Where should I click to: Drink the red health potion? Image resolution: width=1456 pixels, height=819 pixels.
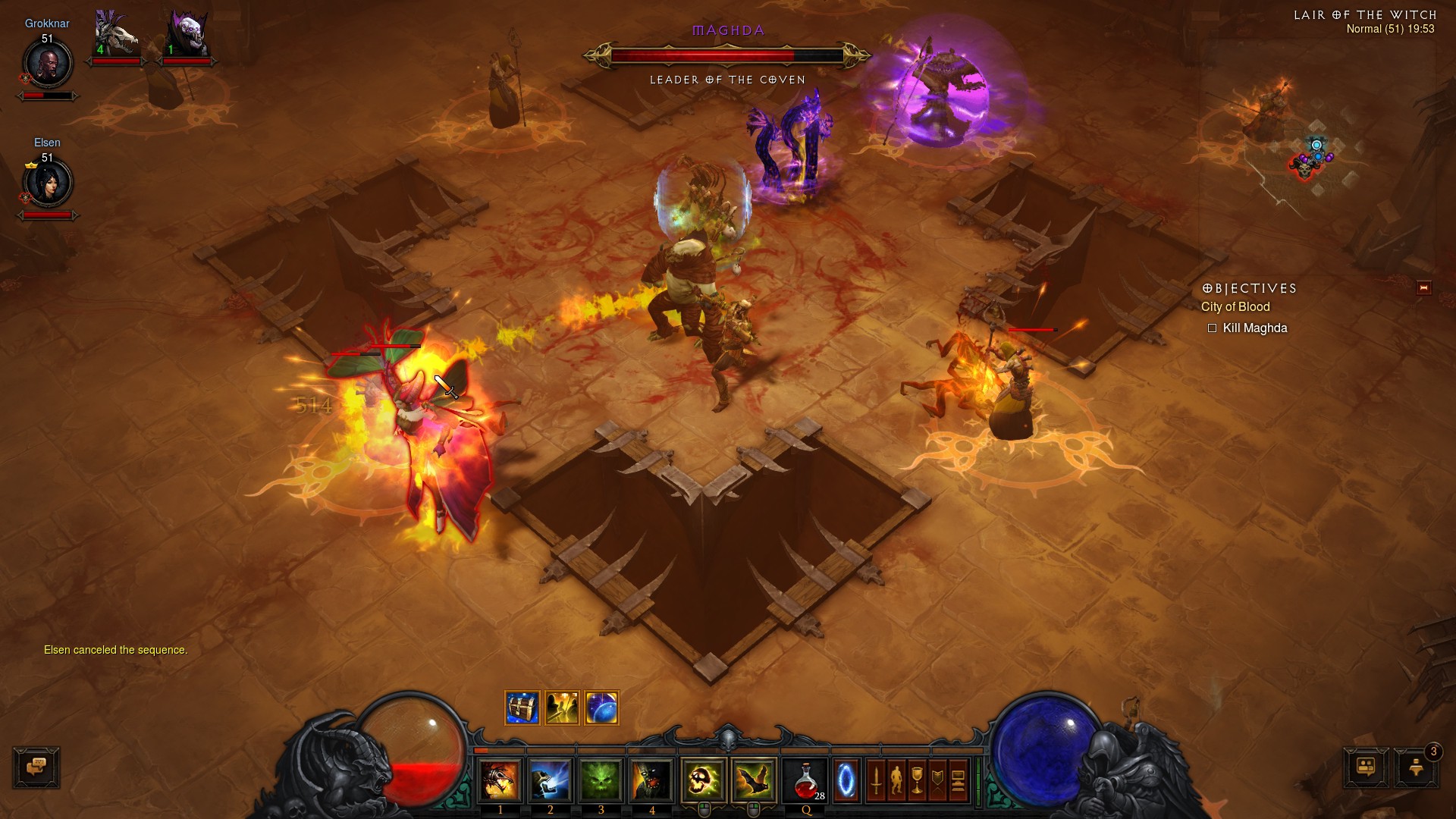(806, 780)
